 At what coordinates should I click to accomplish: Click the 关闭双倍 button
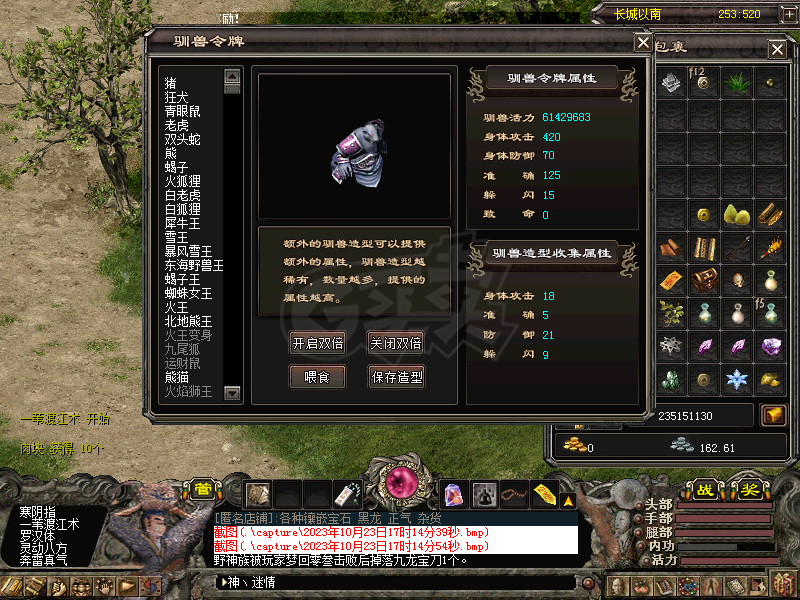pos(395,343)
